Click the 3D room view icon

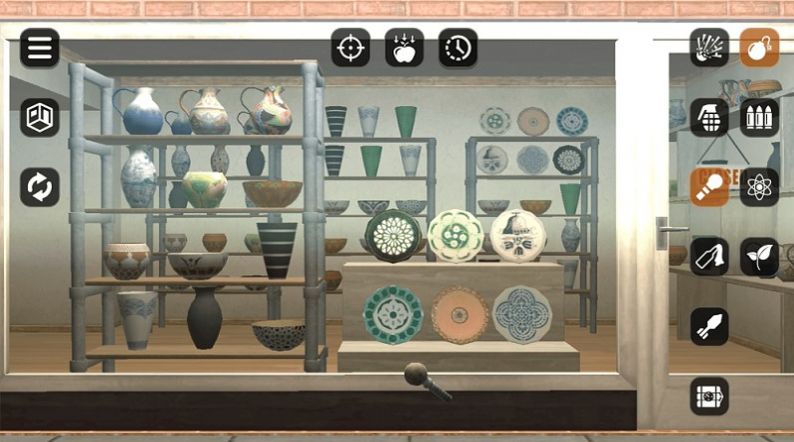point(40,117)
